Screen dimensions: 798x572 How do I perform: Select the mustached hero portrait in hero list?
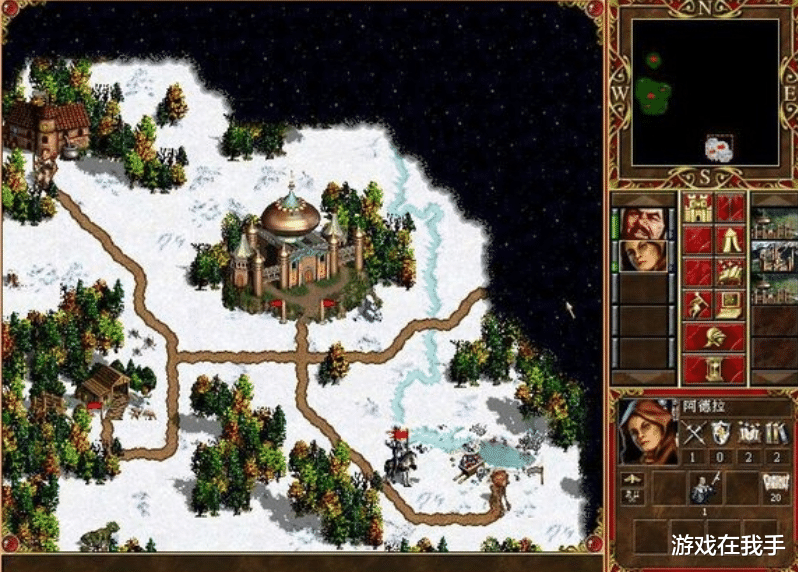(x=643, y=222)
